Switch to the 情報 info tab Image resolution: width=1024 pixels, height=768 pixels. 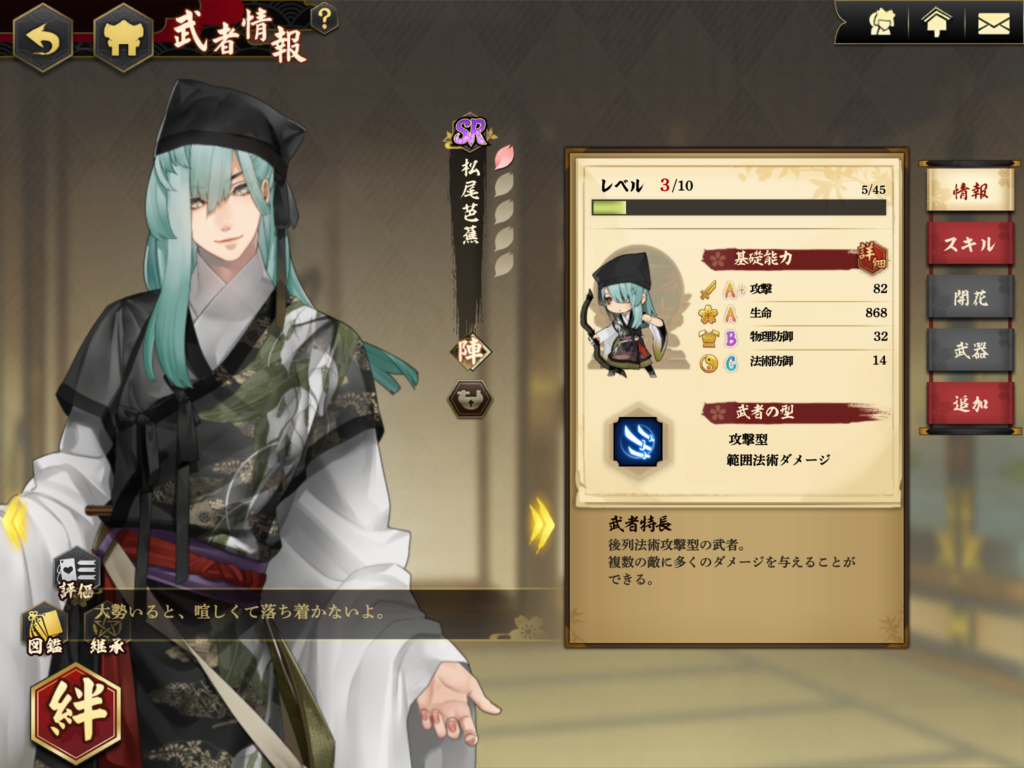point(970,190)
